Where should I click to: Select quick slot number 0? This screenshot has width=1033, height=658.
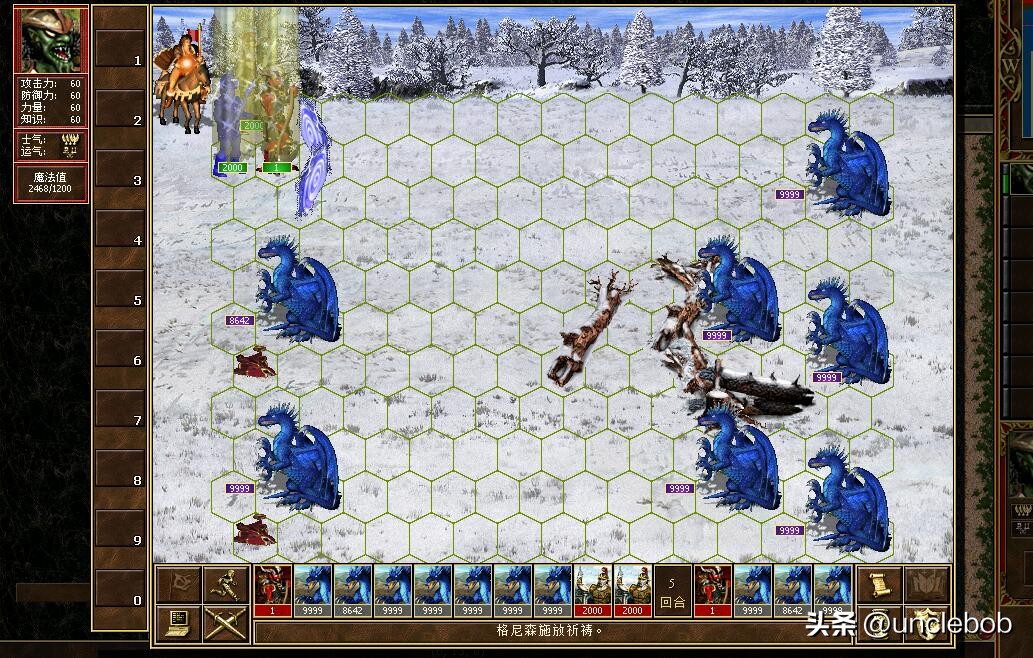click(119, 600)
